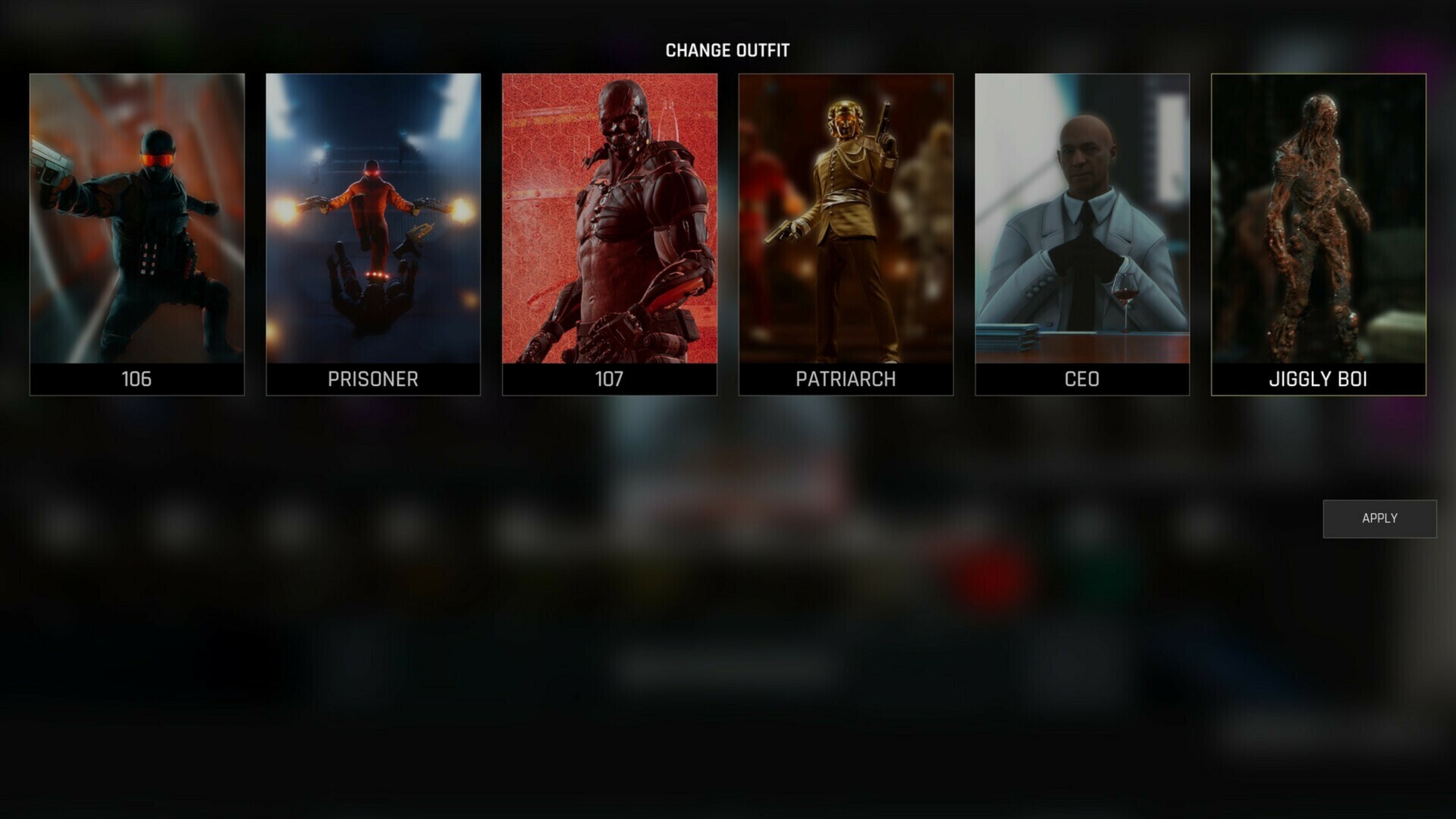1456x819 pixels.
Task: Click the 107 name label
Action: [610, 379]
